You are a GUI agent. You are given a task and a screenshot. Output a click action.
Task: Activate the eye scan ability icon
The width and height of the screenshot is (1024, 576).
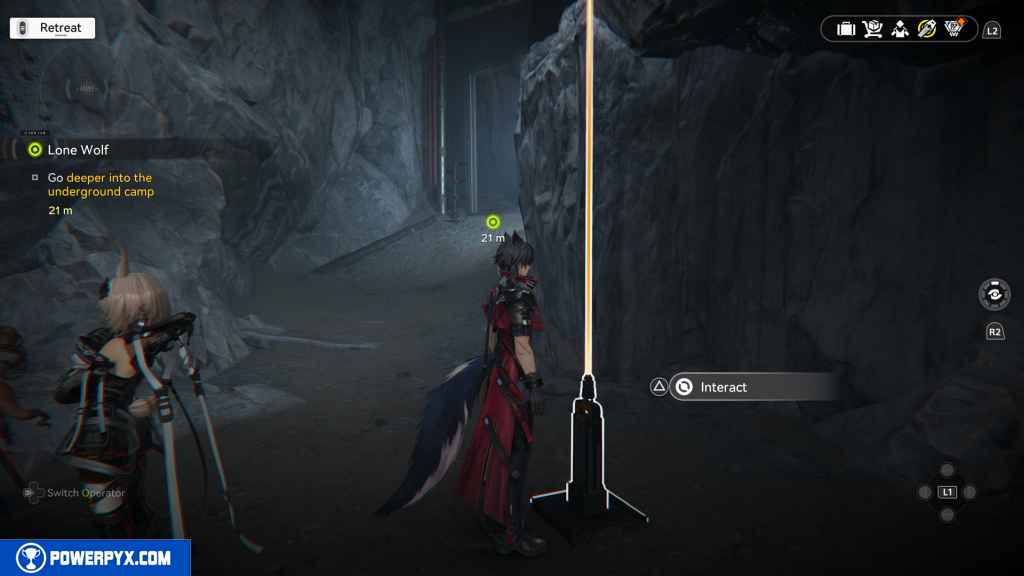(x=994, y=295)
